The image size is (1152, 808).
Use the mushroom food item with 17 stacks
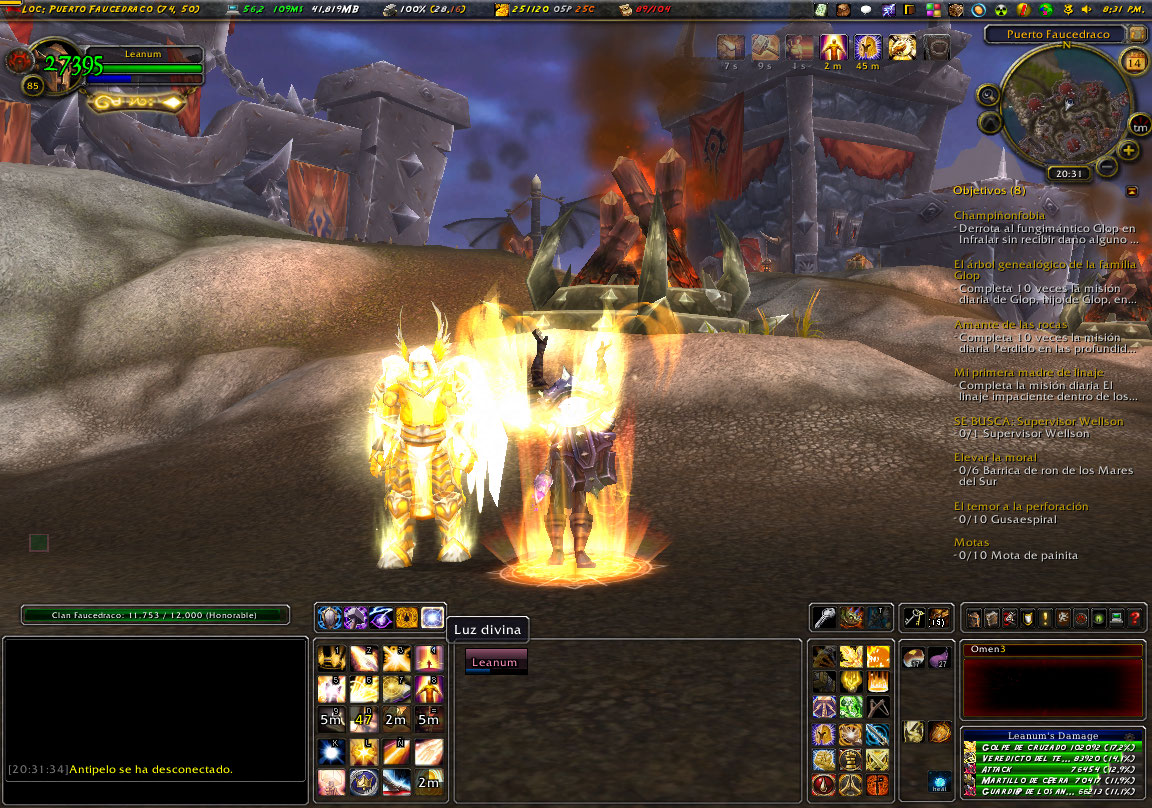[x=913, y=658]
